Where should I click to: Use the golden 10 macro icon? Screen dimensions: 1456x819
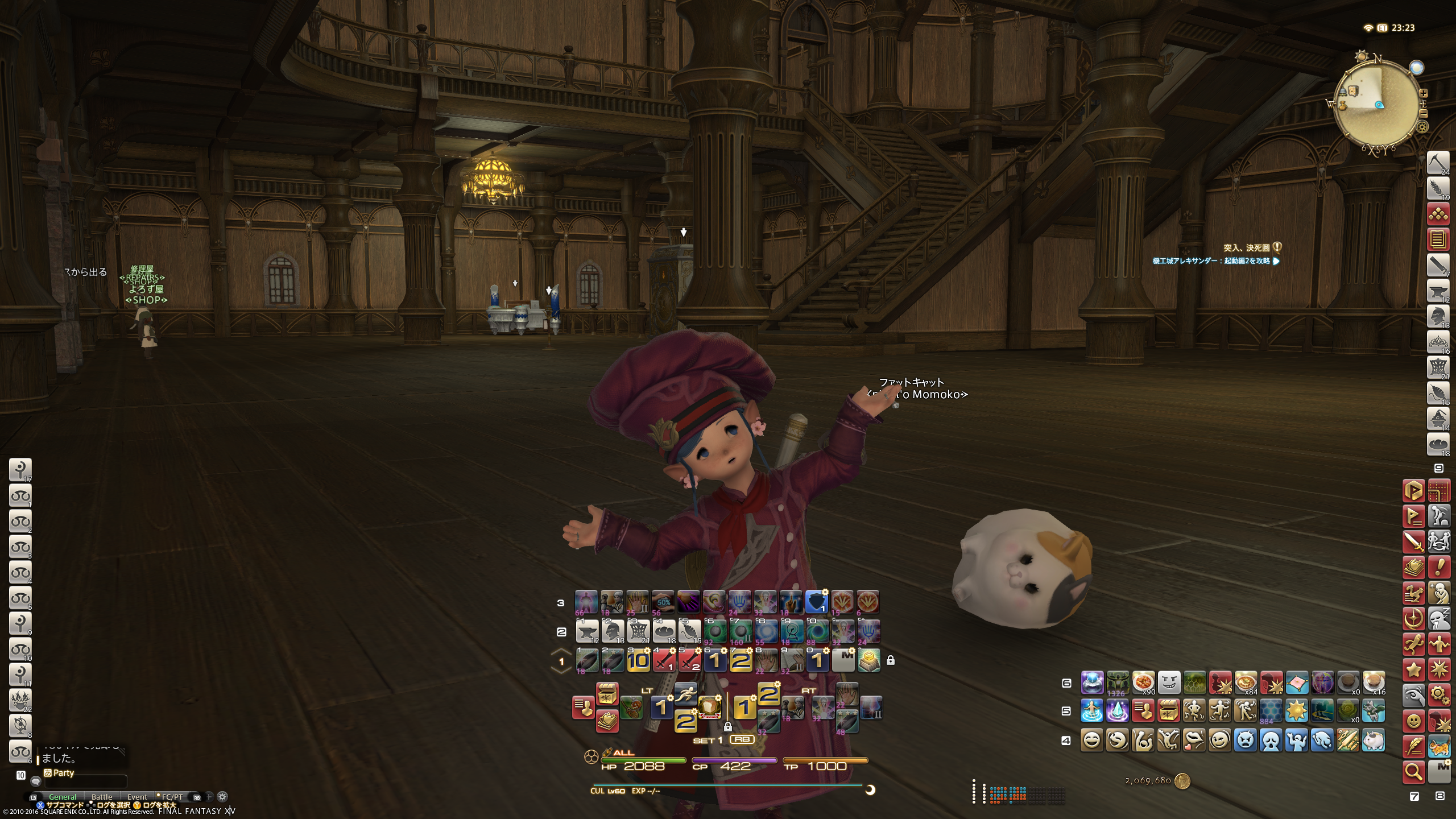point(638,661)
